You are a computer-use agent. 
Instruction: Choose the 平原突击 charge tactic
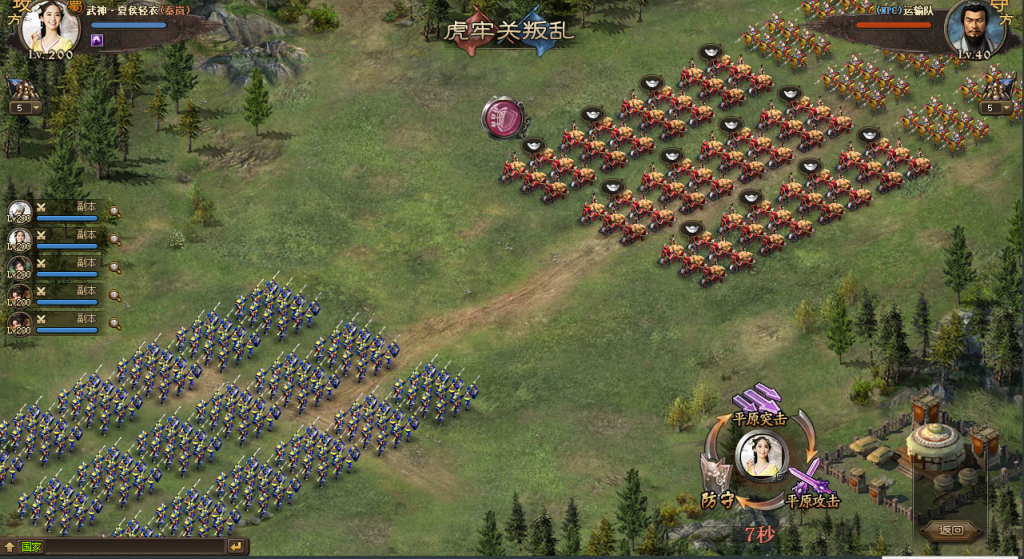click(756, 399)
